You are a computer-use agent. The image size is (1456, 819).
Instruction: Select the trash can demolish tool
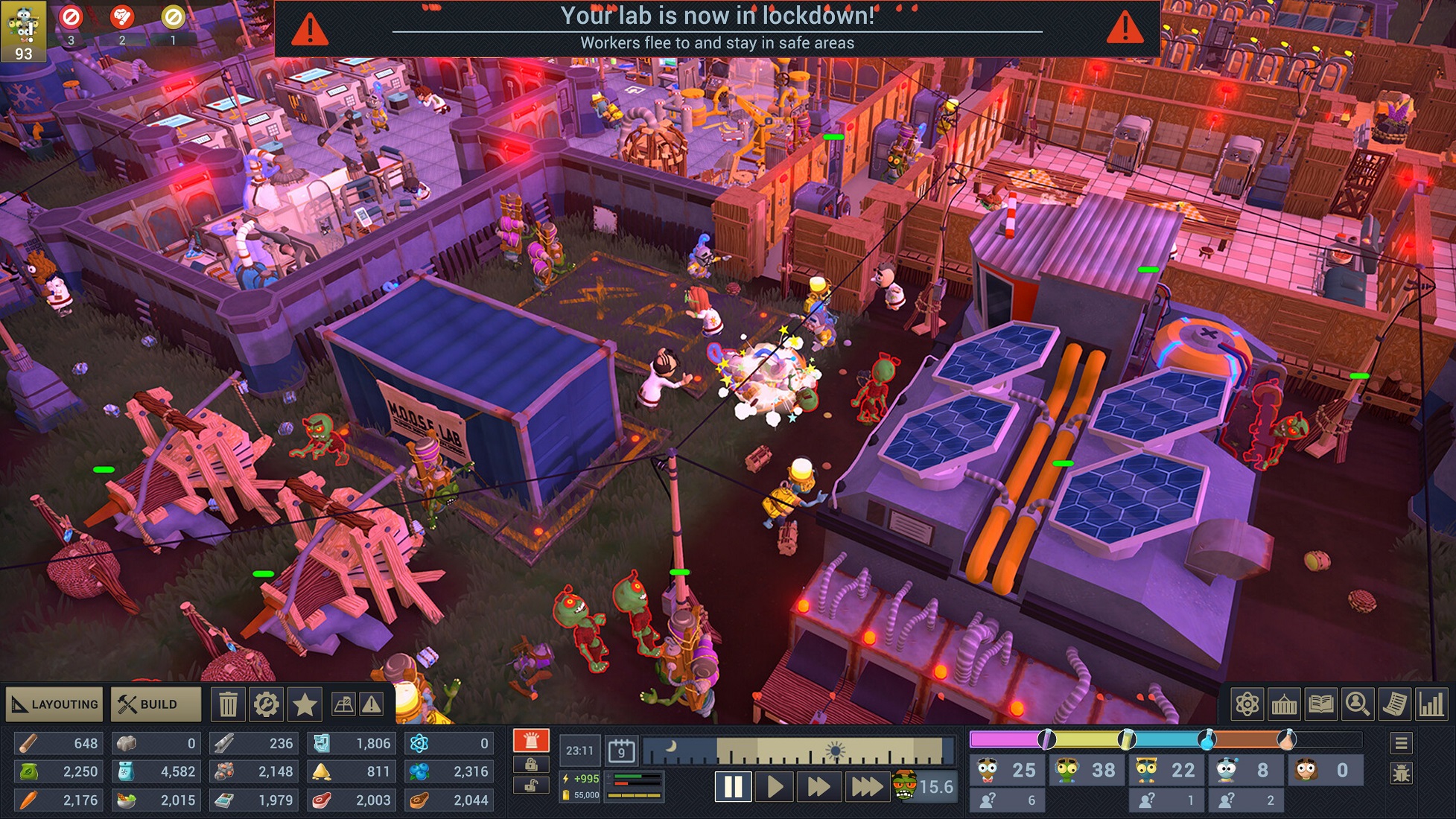coord(228,704)
